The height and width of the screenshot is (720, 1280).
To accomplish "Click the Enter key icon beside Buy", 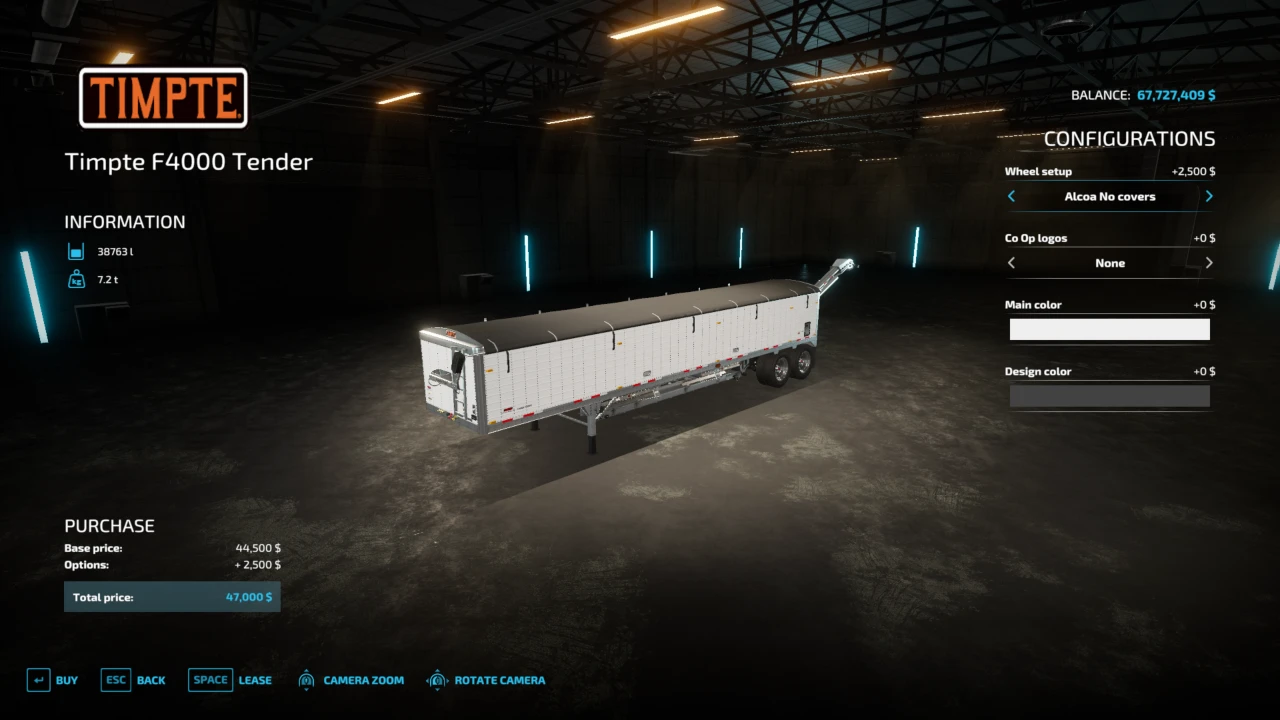I will click(x=39, y=679).
